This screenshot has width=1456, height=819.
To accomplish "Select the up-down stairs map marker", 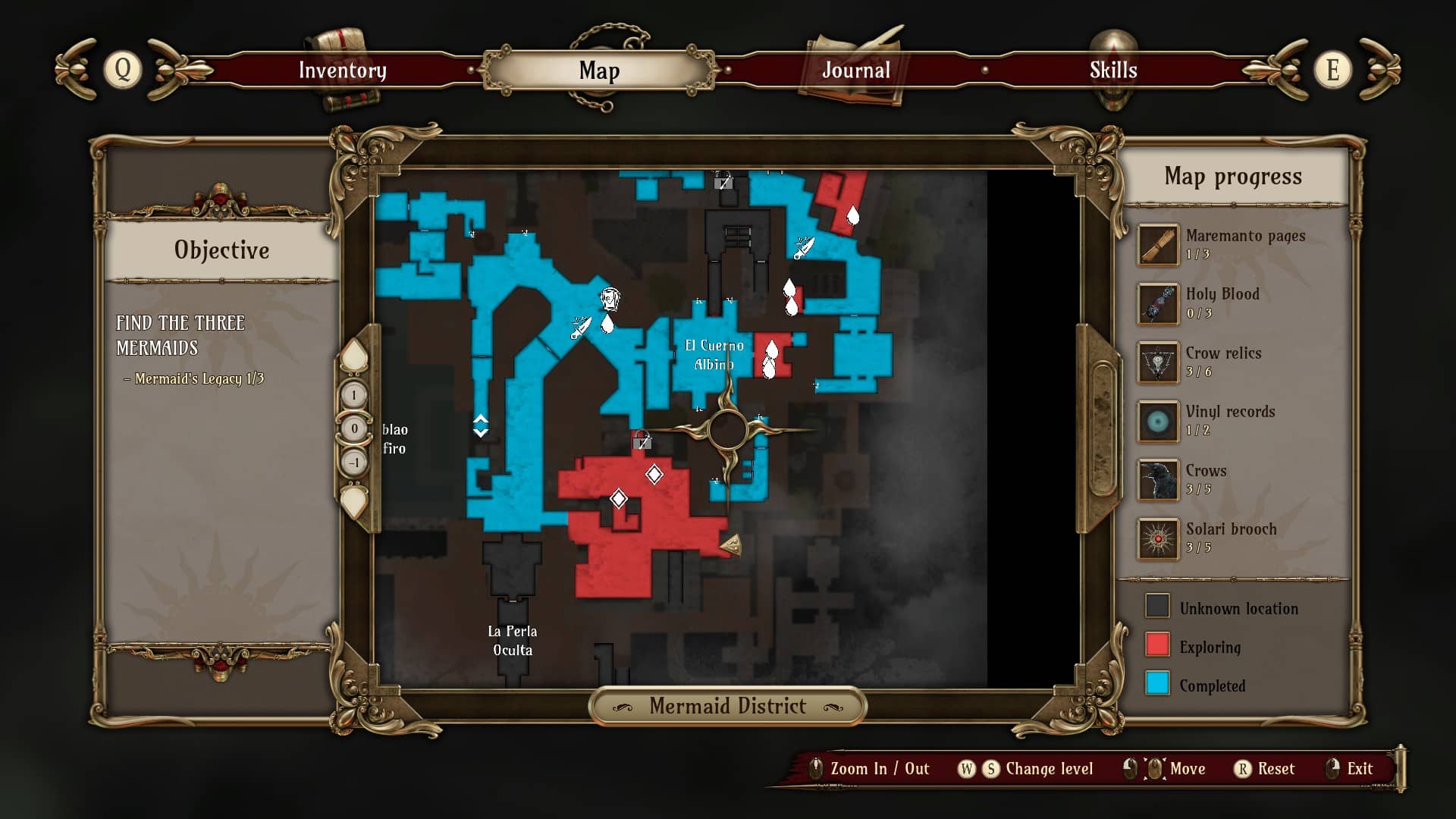I will click(481, 425).
